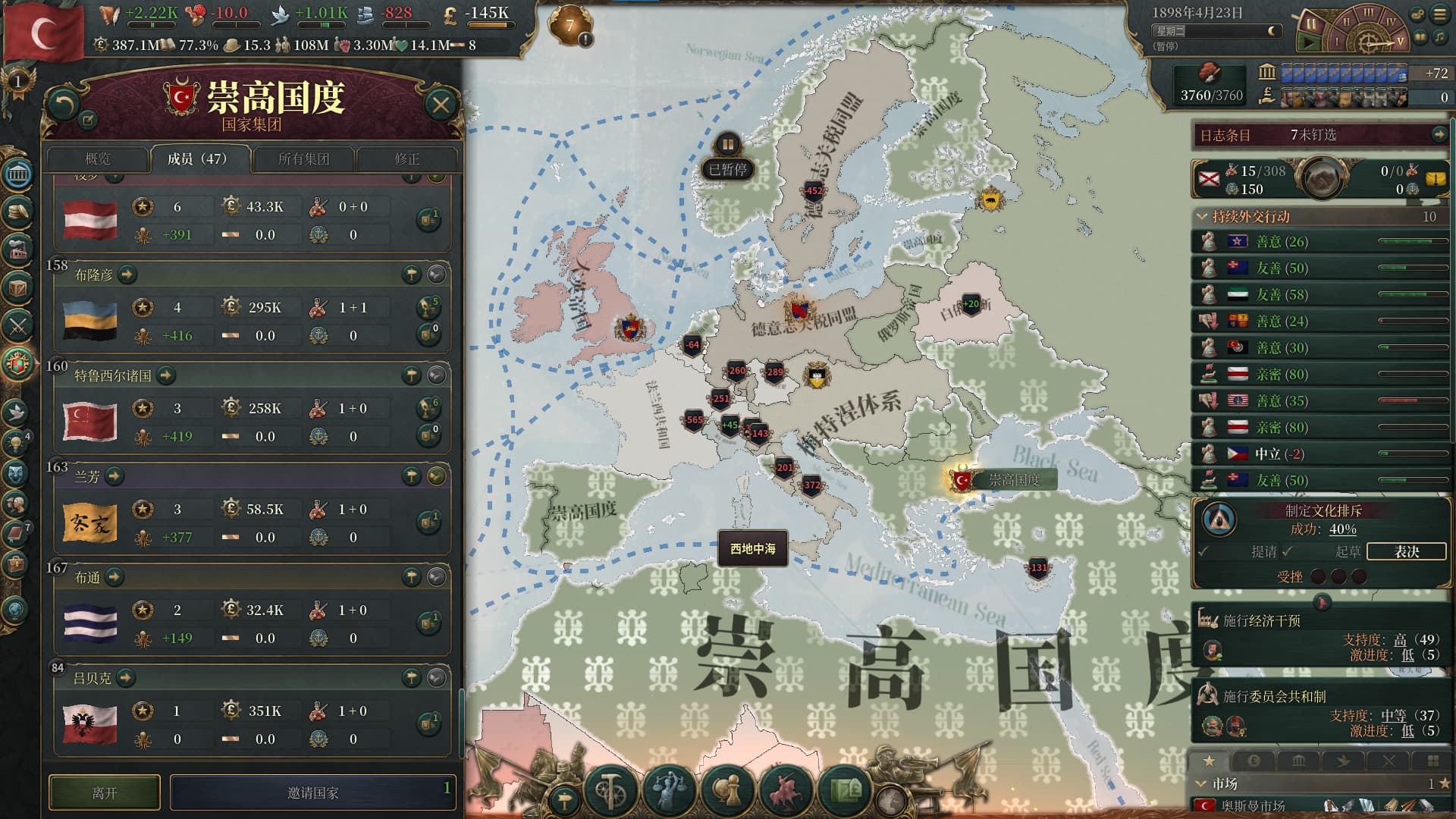Click the 离开 button
This screenshot has width=1456, height=819.
point(105,792)
